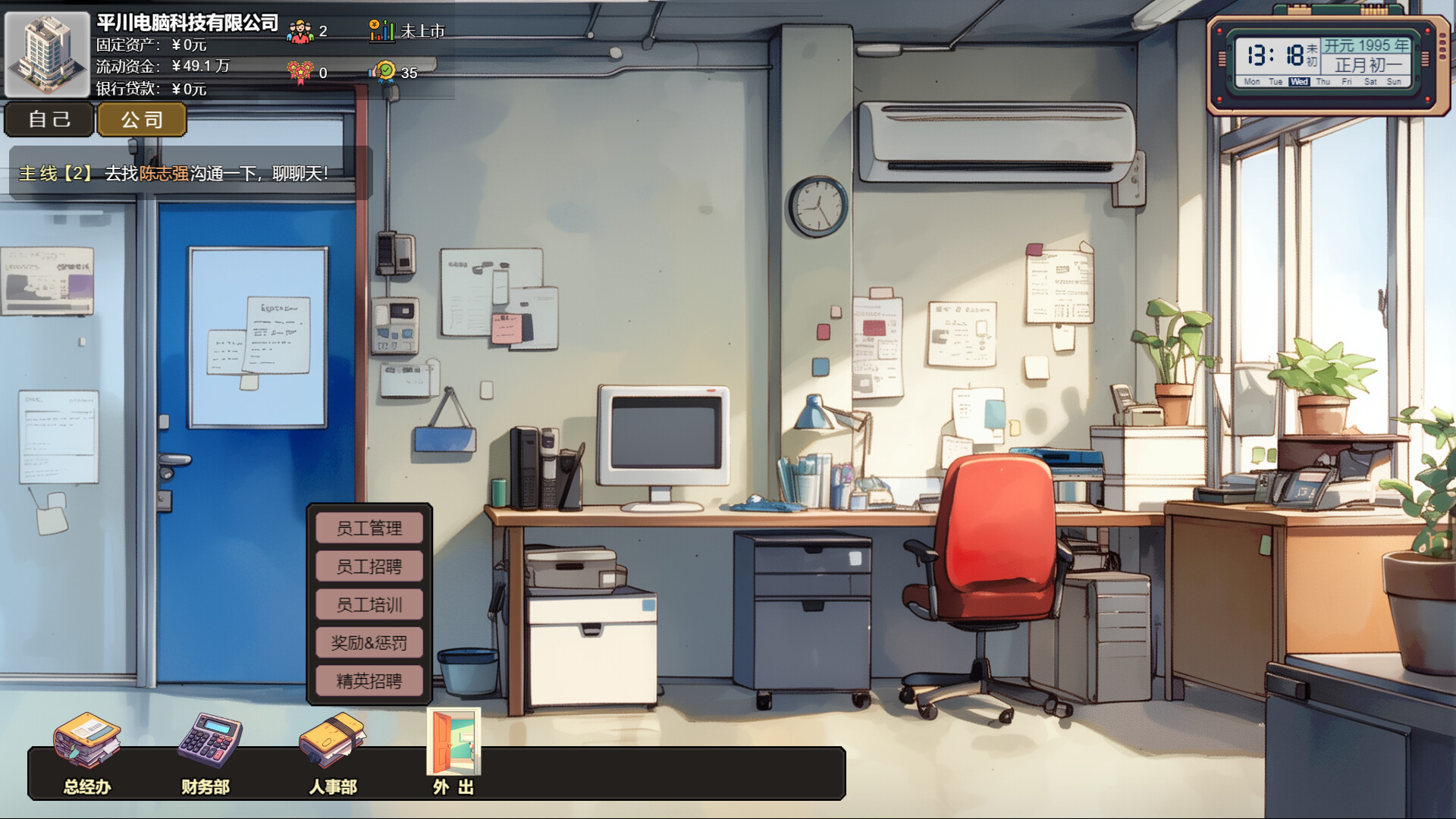Viewport: 1456px width, 819px height.
Task: Click the company building logo top-left
Action: point(47,52)
